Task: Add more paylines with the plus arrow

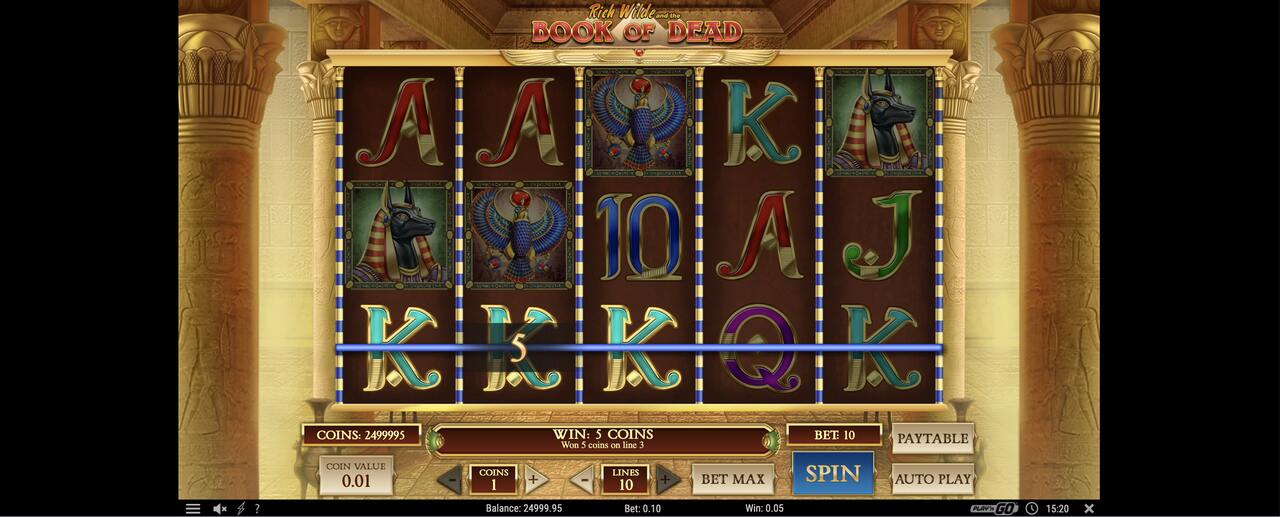Action: 667,479
